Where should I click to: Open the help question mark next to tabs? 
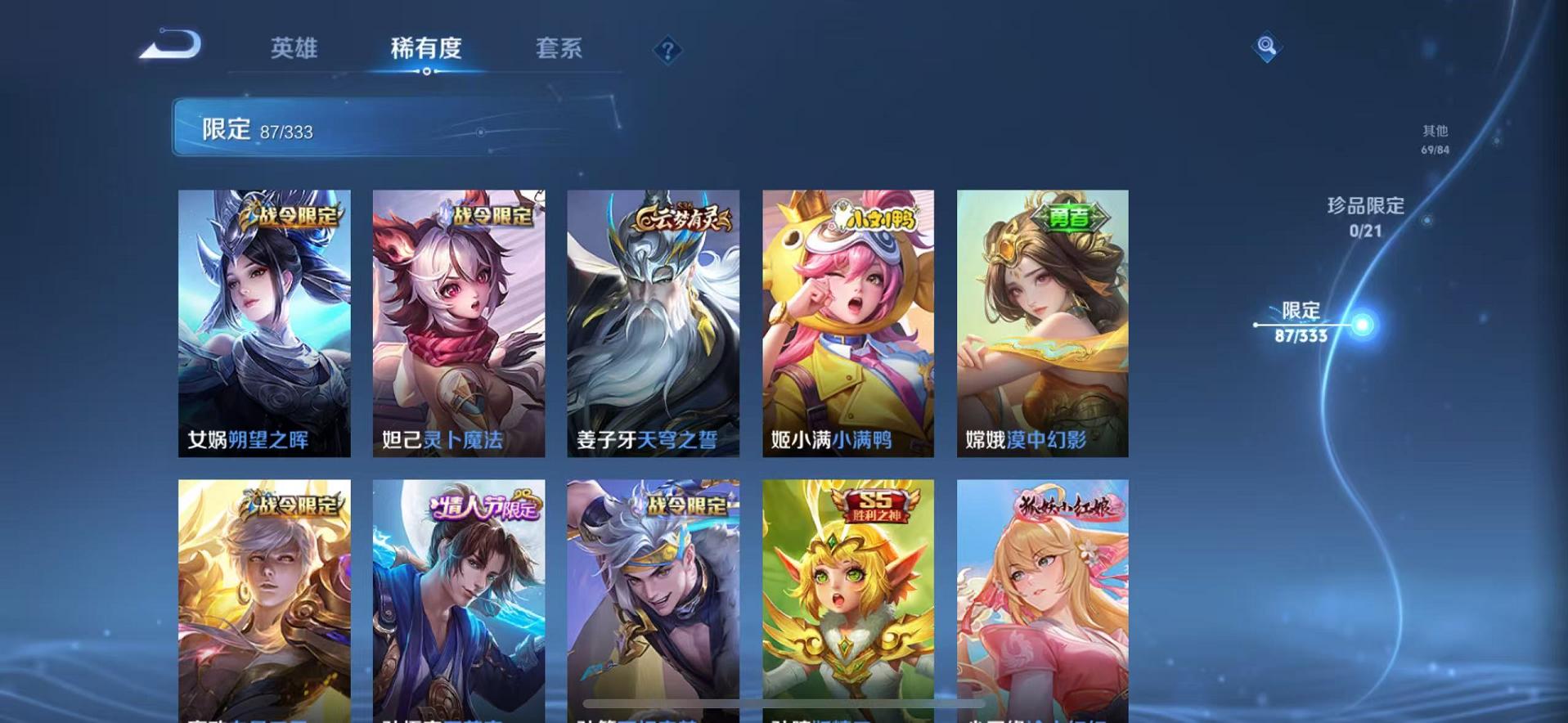click(x=670, y=51)
